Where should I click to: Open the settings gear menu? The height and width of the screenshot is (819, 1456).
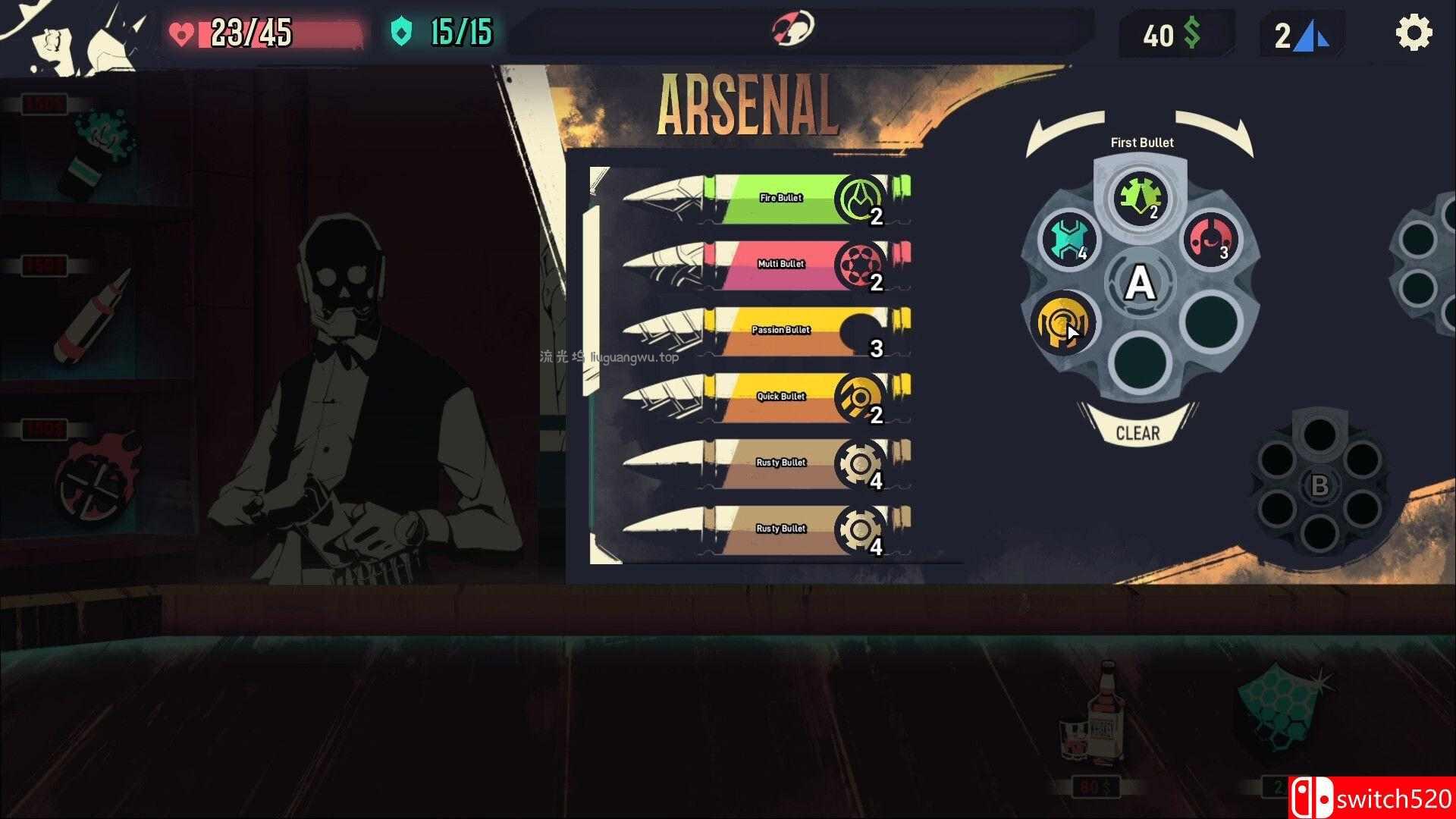point(1414,33)
